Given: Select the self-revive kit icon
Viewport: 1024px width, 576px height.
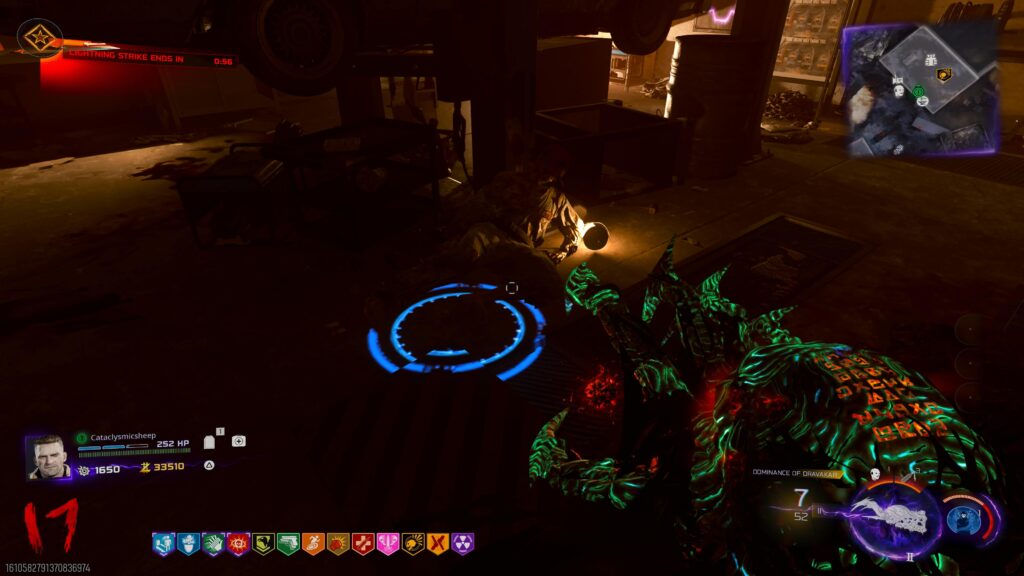Looking at the screenshot, I should 238,441.
